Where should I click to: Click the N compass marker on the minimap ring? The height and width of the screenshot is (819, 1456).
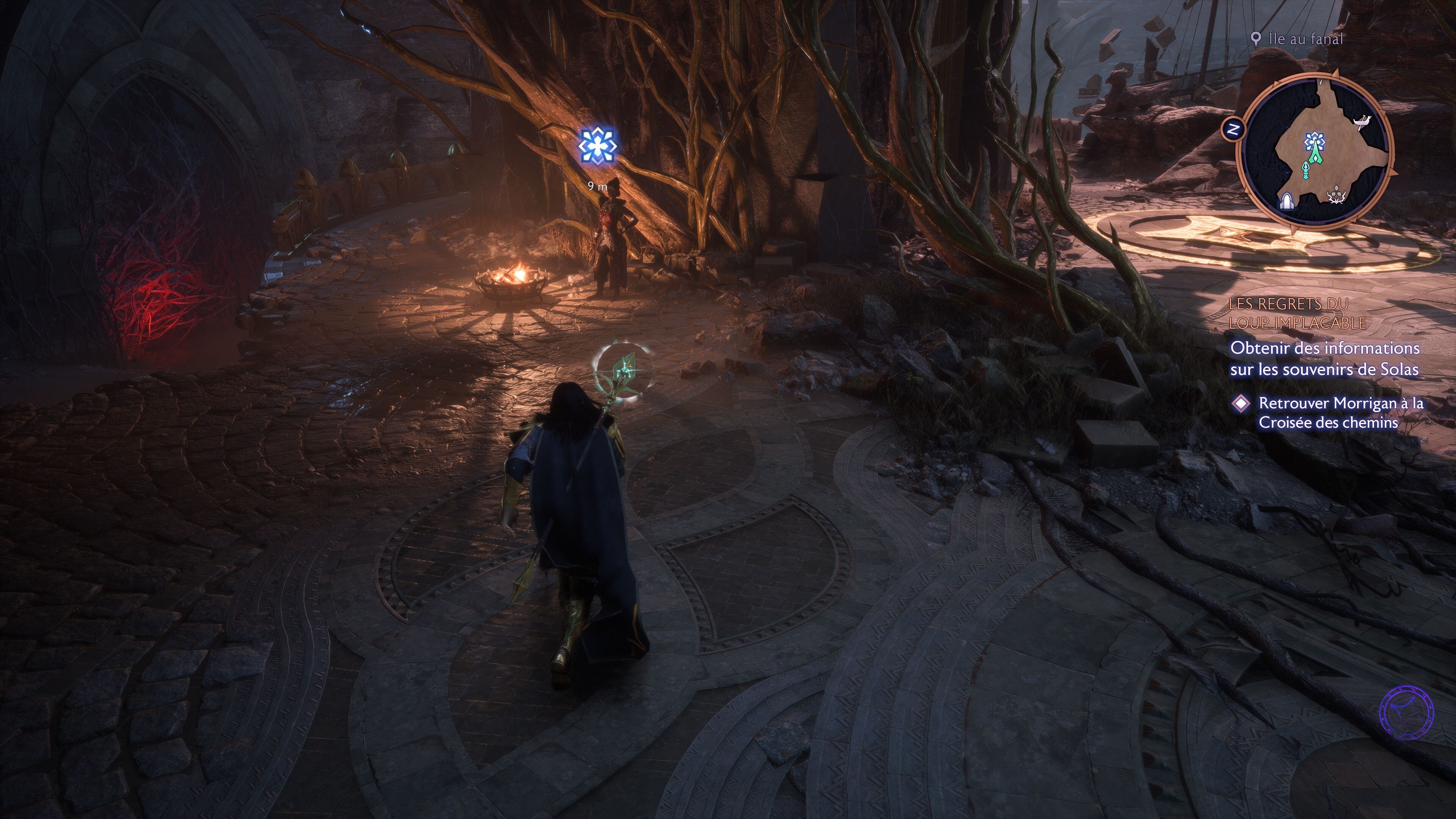1233,129
